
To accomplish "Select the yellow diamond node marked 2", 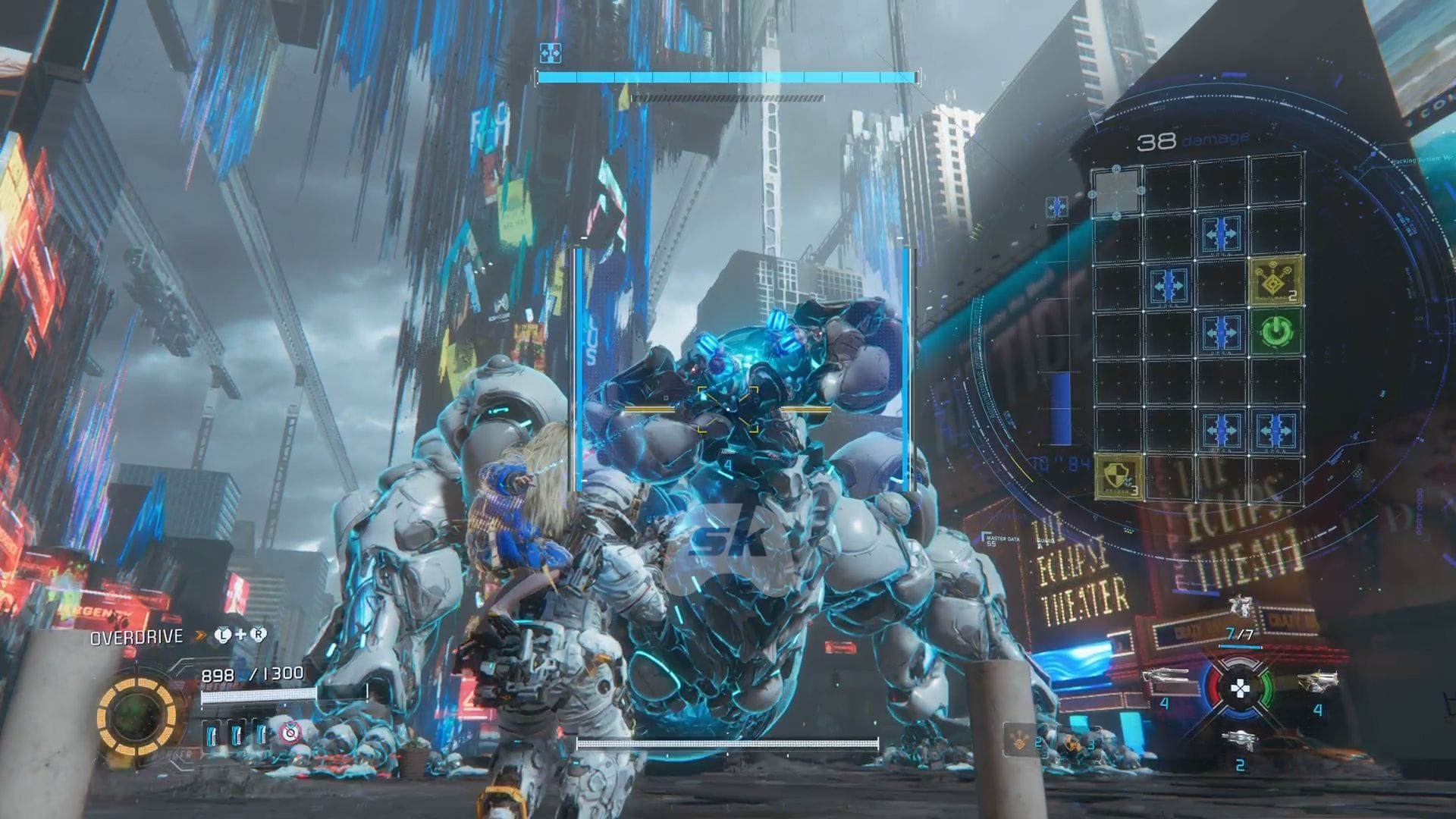I will [1276, 281].
